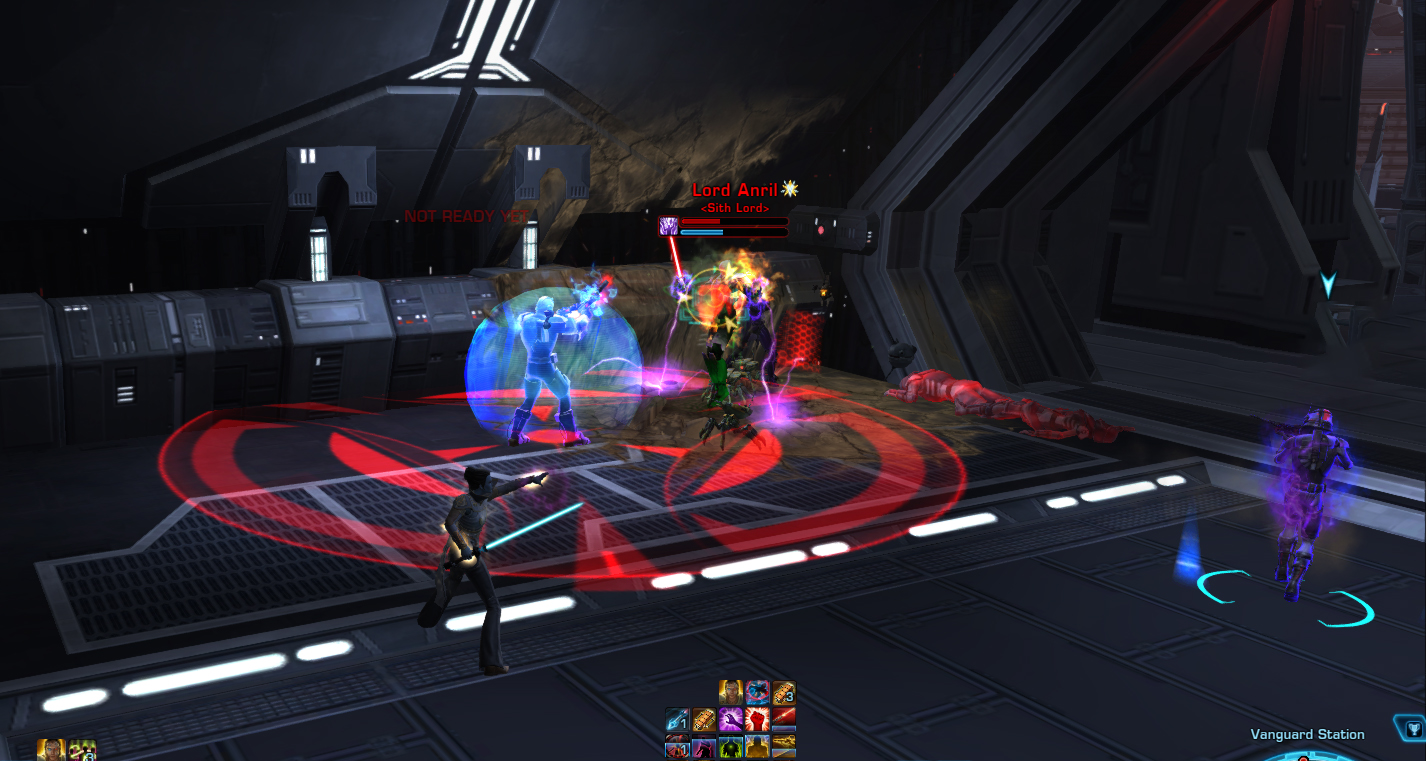Use the red clenched fist ability

pyautogui.click(x=757, y=719)
